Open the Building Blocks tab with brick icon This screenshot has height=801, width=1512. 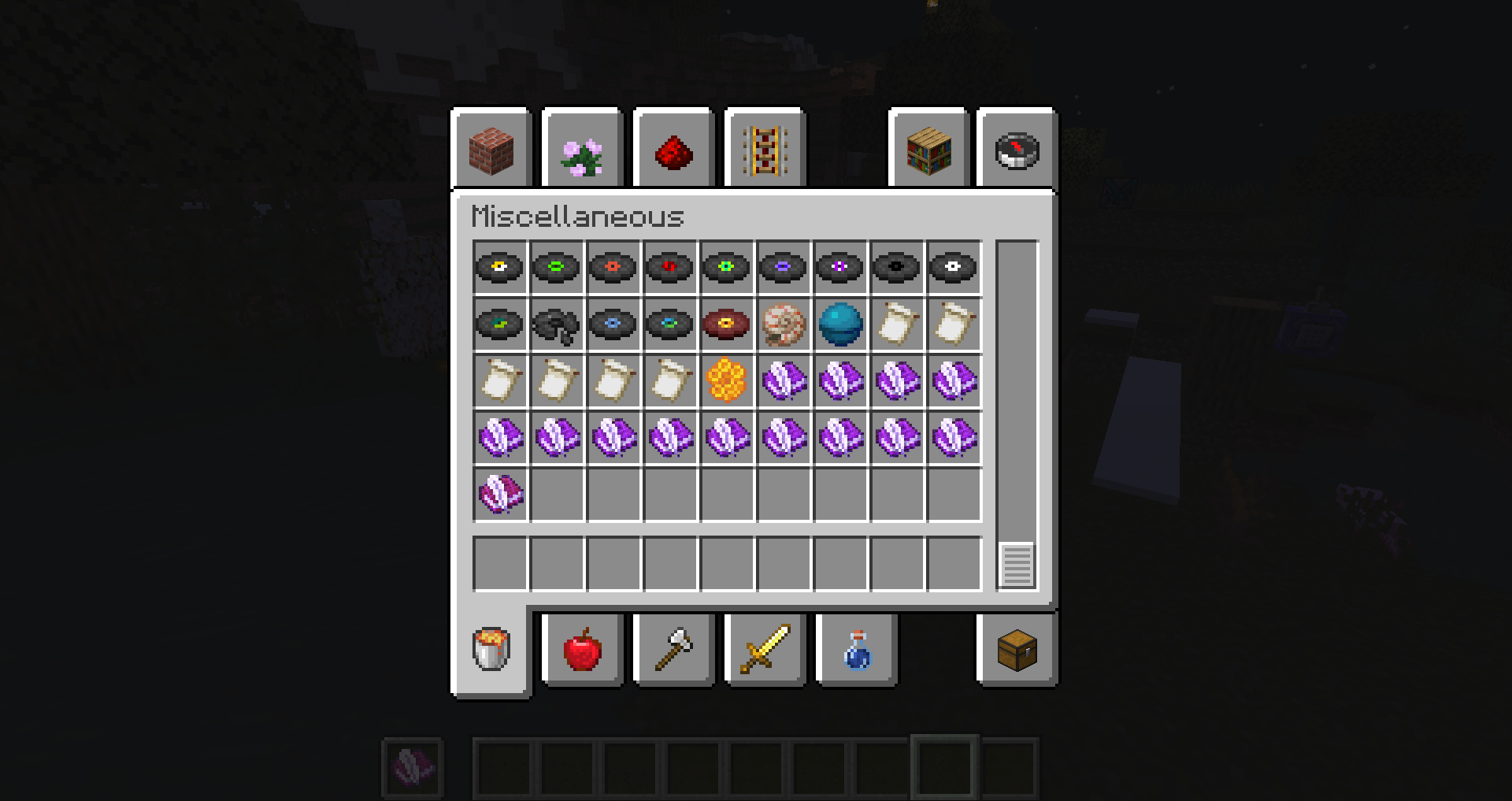click(490, 150)
